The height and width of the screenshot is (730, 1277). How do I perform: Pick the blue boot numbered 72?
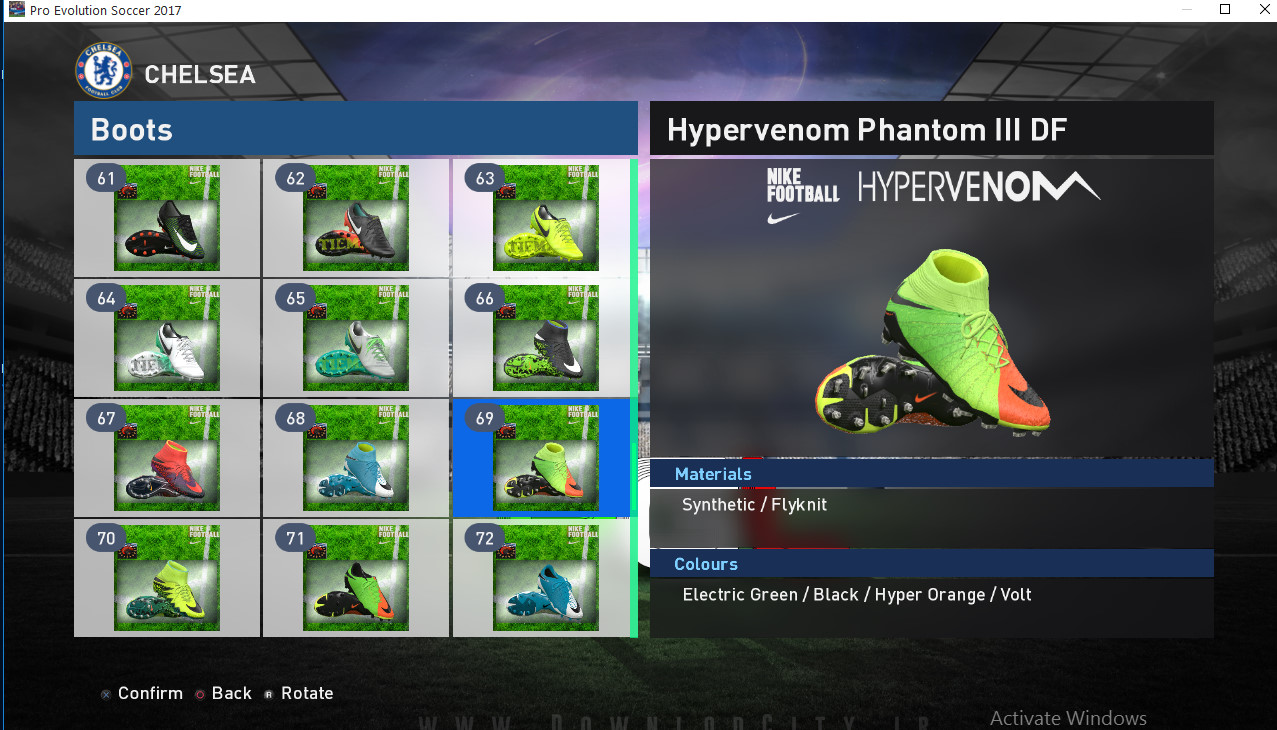(x=546, y=578)
